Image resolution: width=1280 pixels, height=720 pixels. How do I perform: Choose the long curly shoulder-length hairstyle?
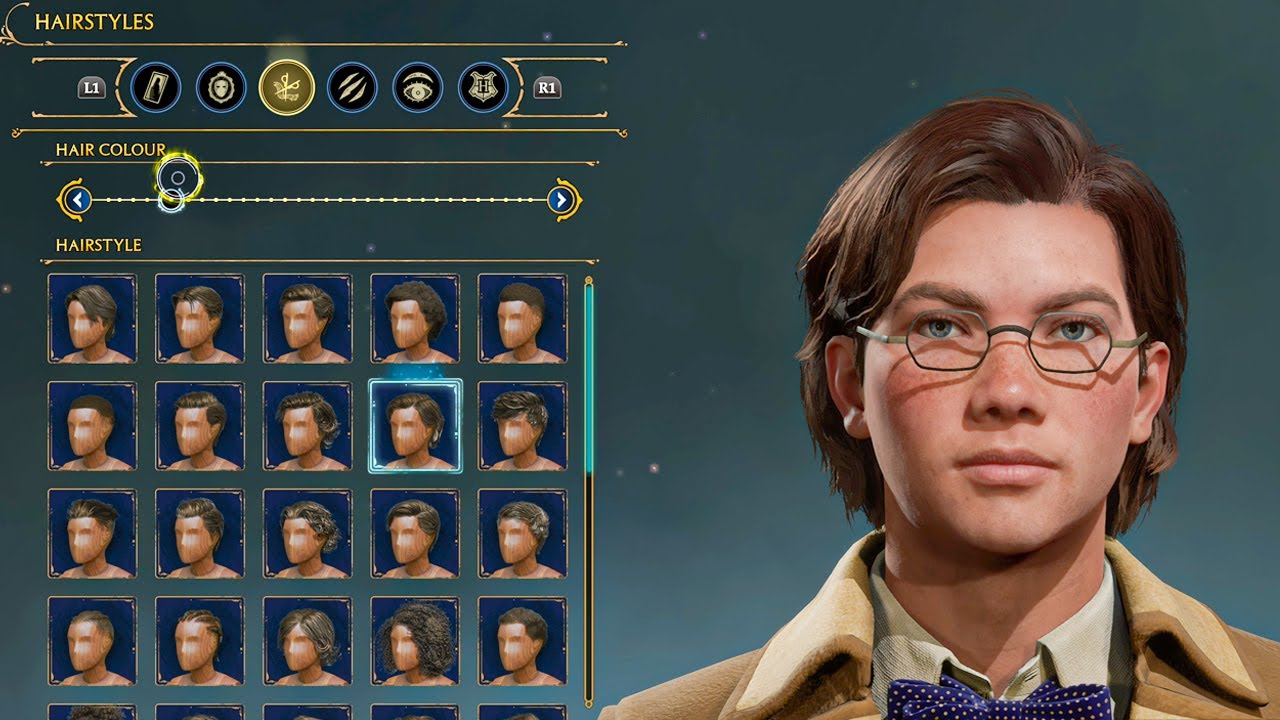[415, 641]
